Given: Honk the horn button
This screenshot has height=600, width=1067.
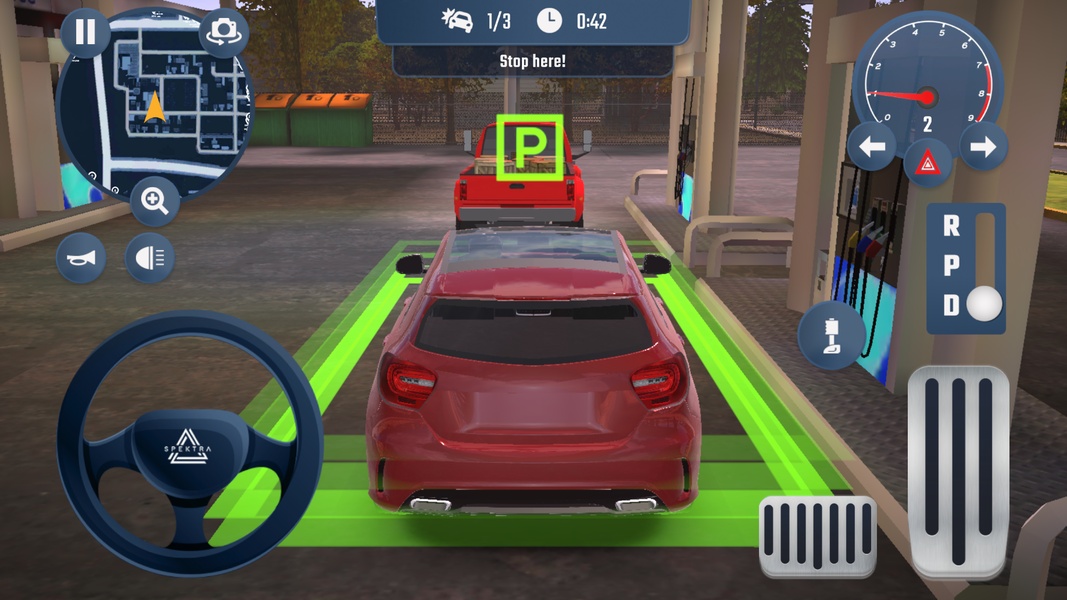Looking at the screenshot, I should (x=81, y=259).
